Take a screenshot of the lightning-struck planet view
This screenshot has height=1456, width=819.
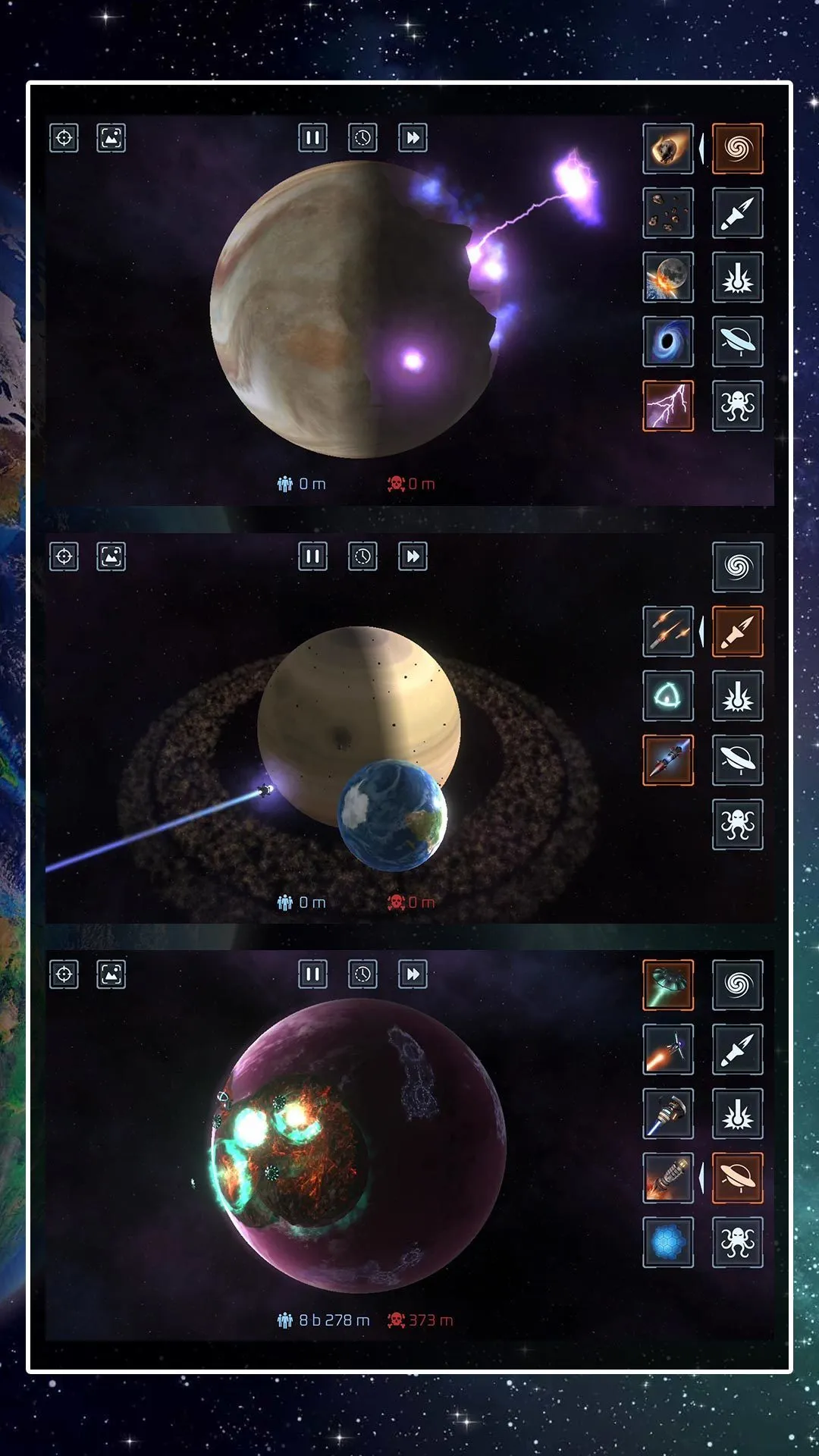click(111, 138)
